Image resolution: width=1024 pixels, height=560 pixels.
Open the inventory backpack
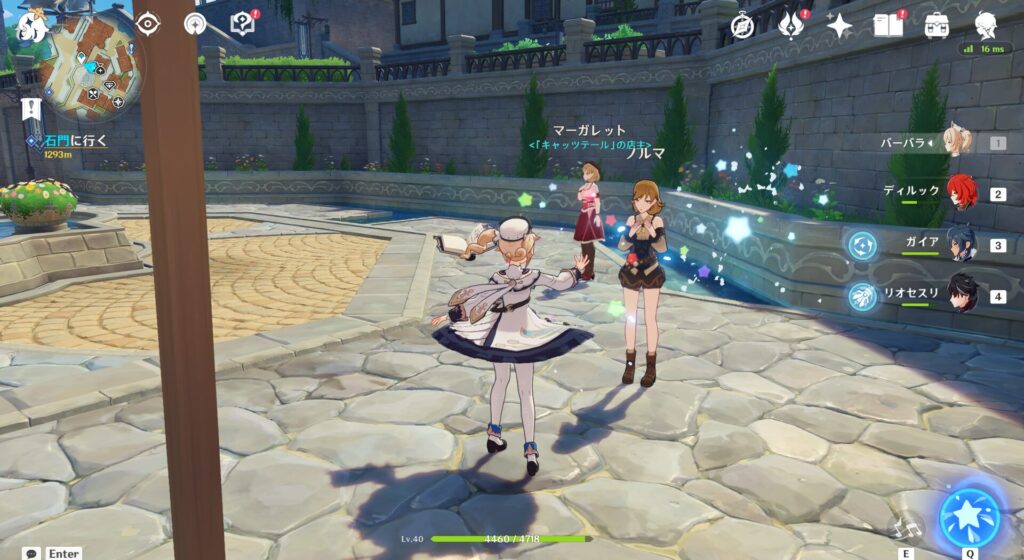point(937,26)
